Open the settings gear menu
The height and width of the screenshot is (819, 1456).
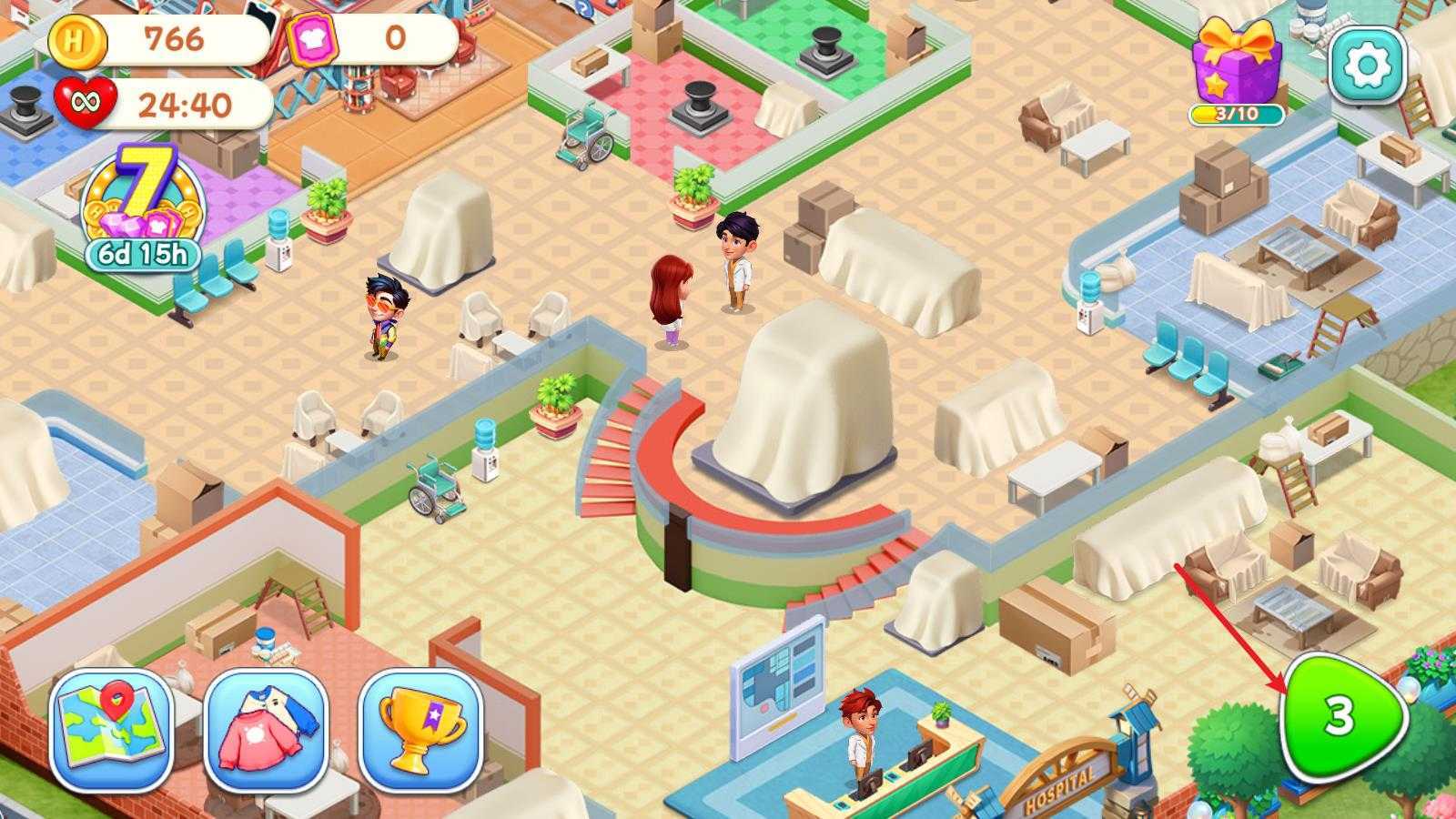pyautogui.click(x=1367, y=64)
